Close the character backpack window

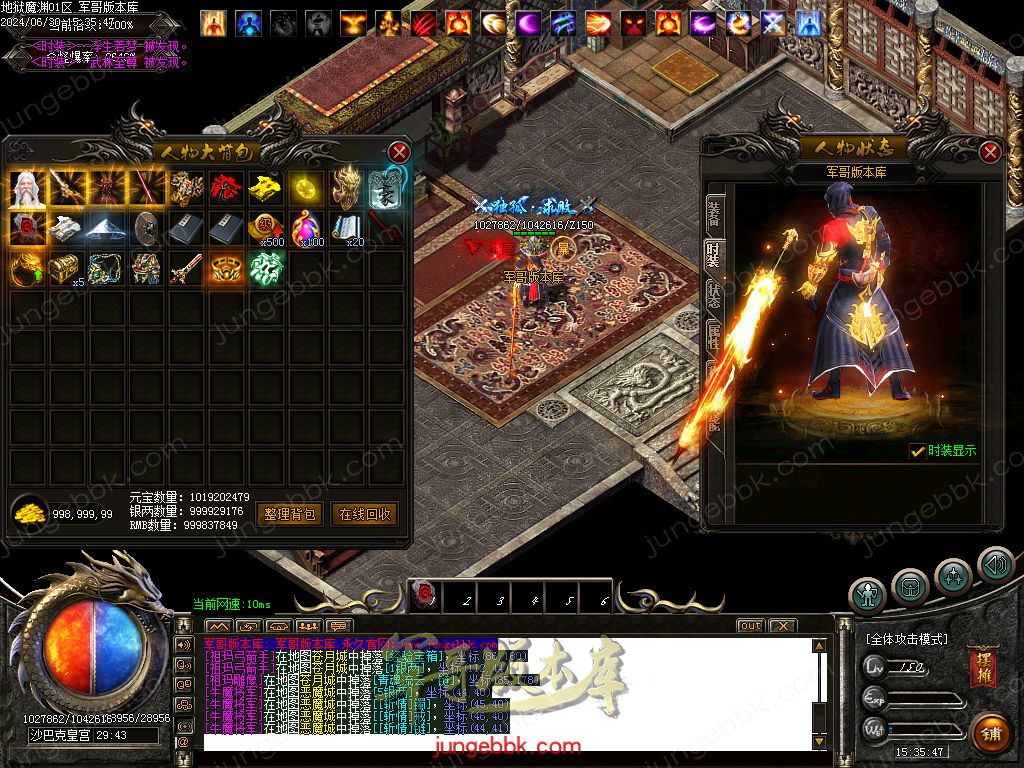tap(399, 152)
